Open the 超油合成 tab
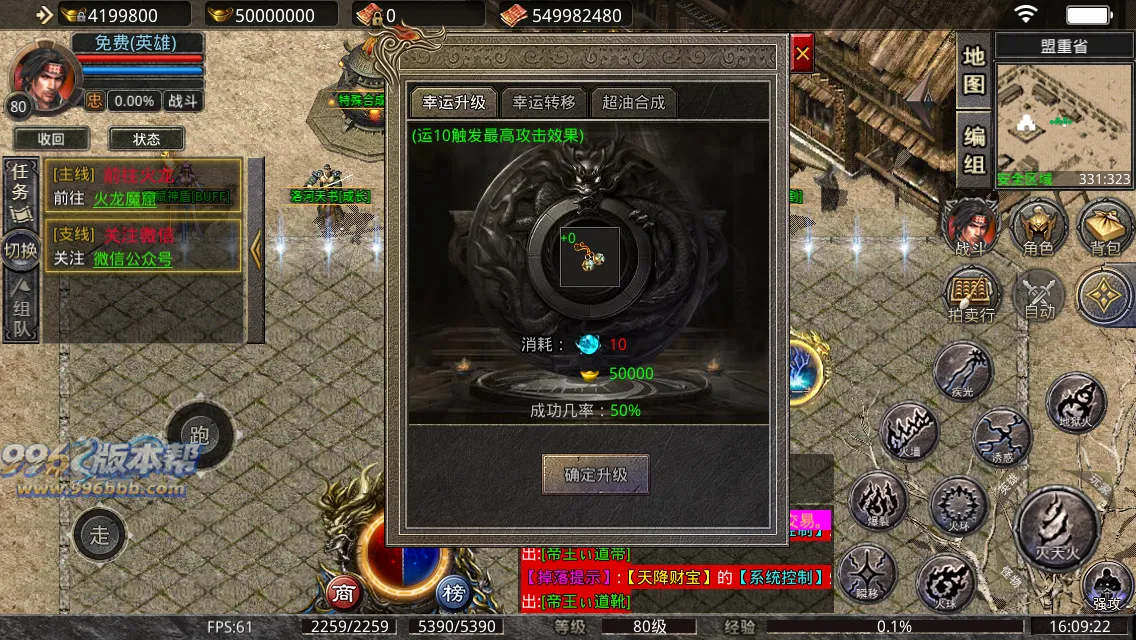 (633, 102)
